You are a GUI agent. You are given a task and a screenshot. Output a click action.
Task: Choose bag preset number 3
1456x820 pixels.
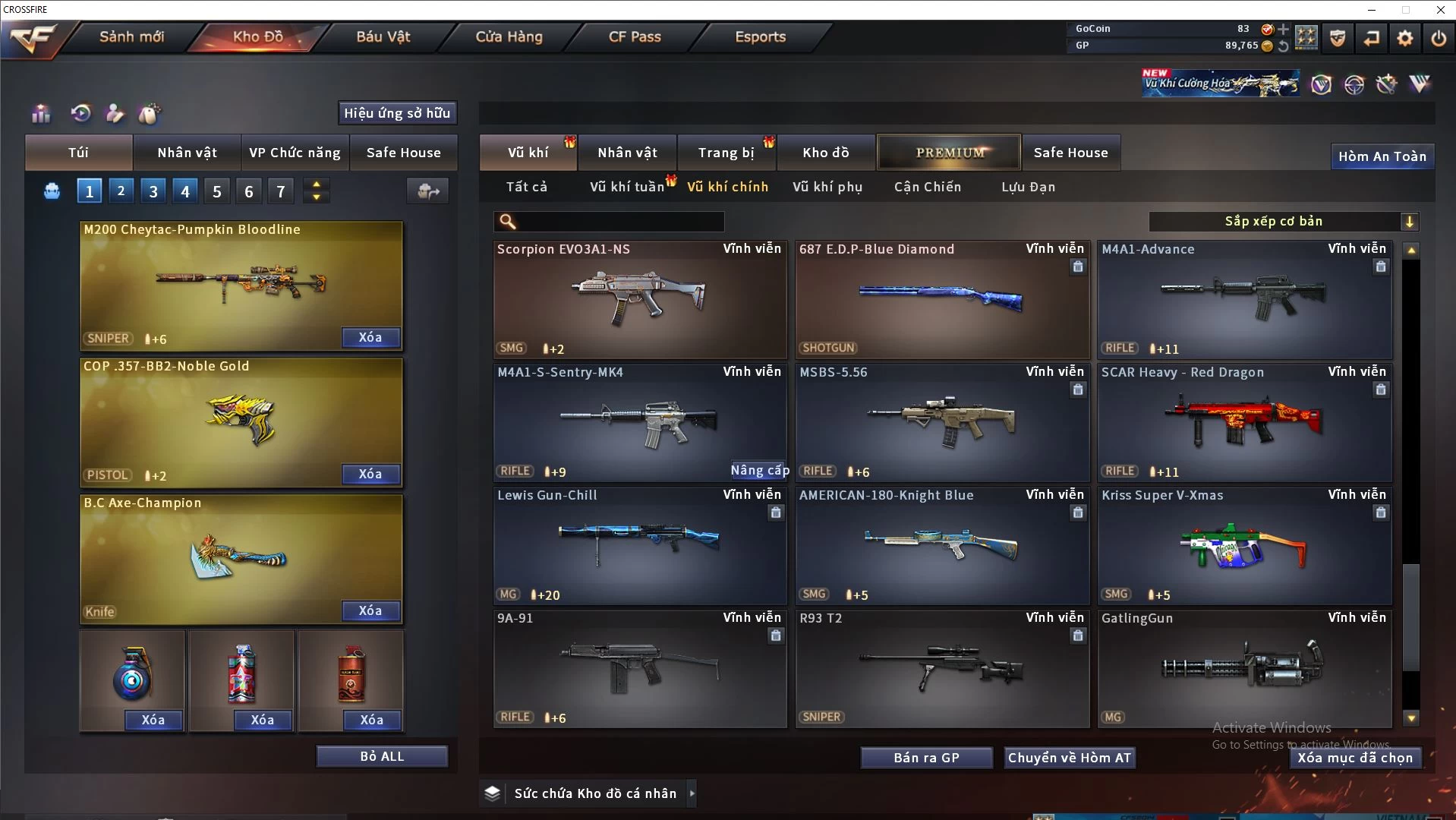153,191
